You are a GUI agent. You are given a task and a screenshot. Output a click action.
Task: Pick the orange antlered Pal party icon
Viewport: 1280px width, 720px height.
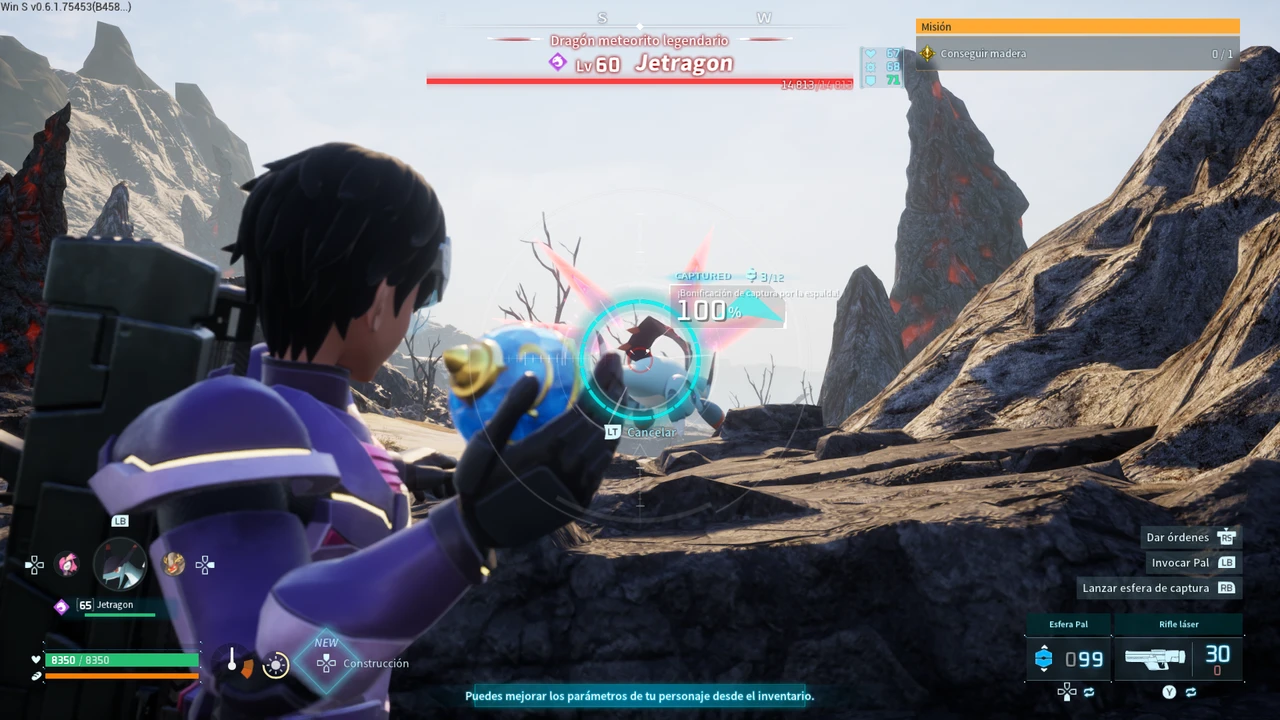pos(173,565)
